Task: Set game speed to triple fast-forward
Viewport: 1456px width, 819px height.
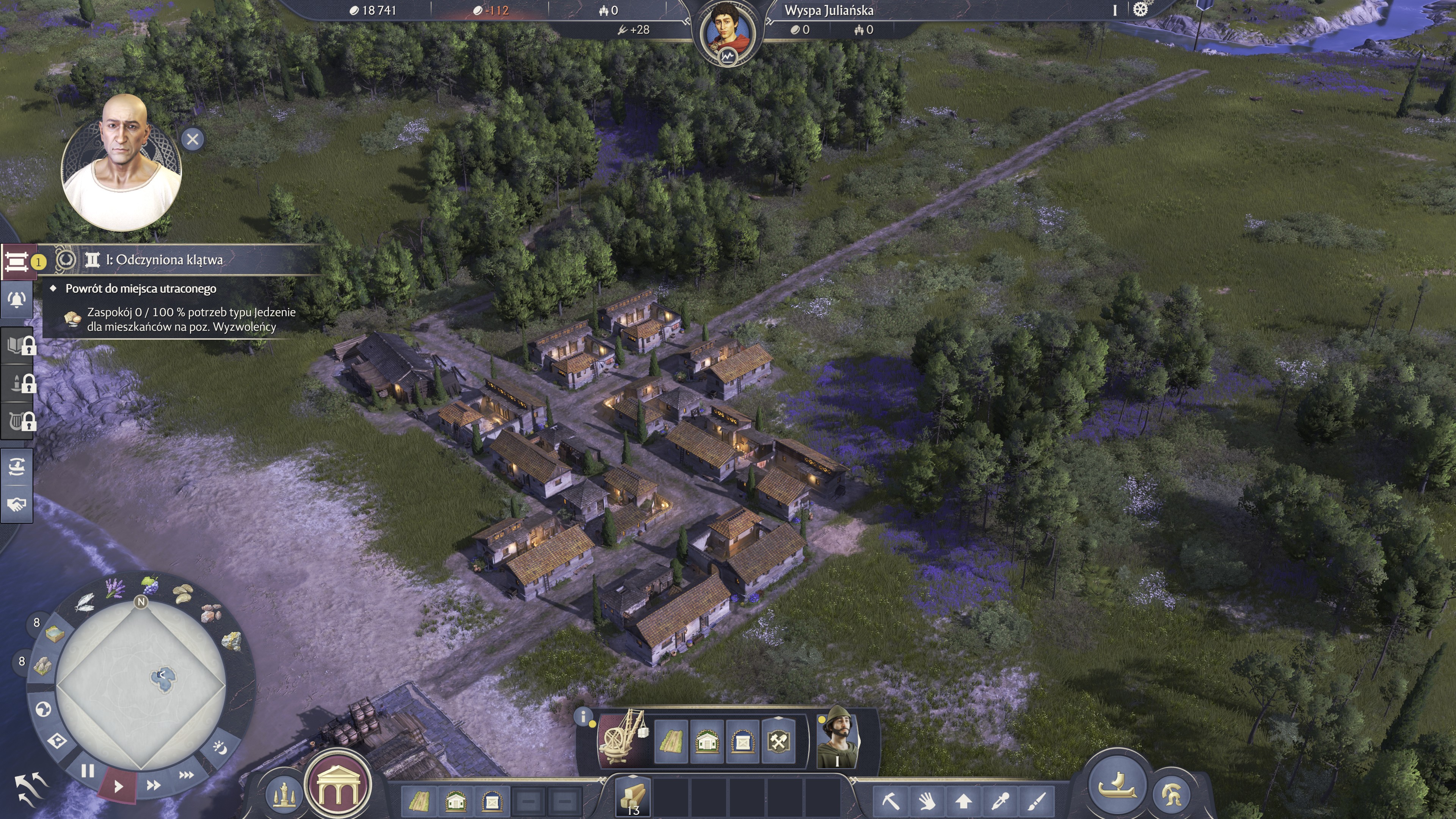Action: coord(186,775)
